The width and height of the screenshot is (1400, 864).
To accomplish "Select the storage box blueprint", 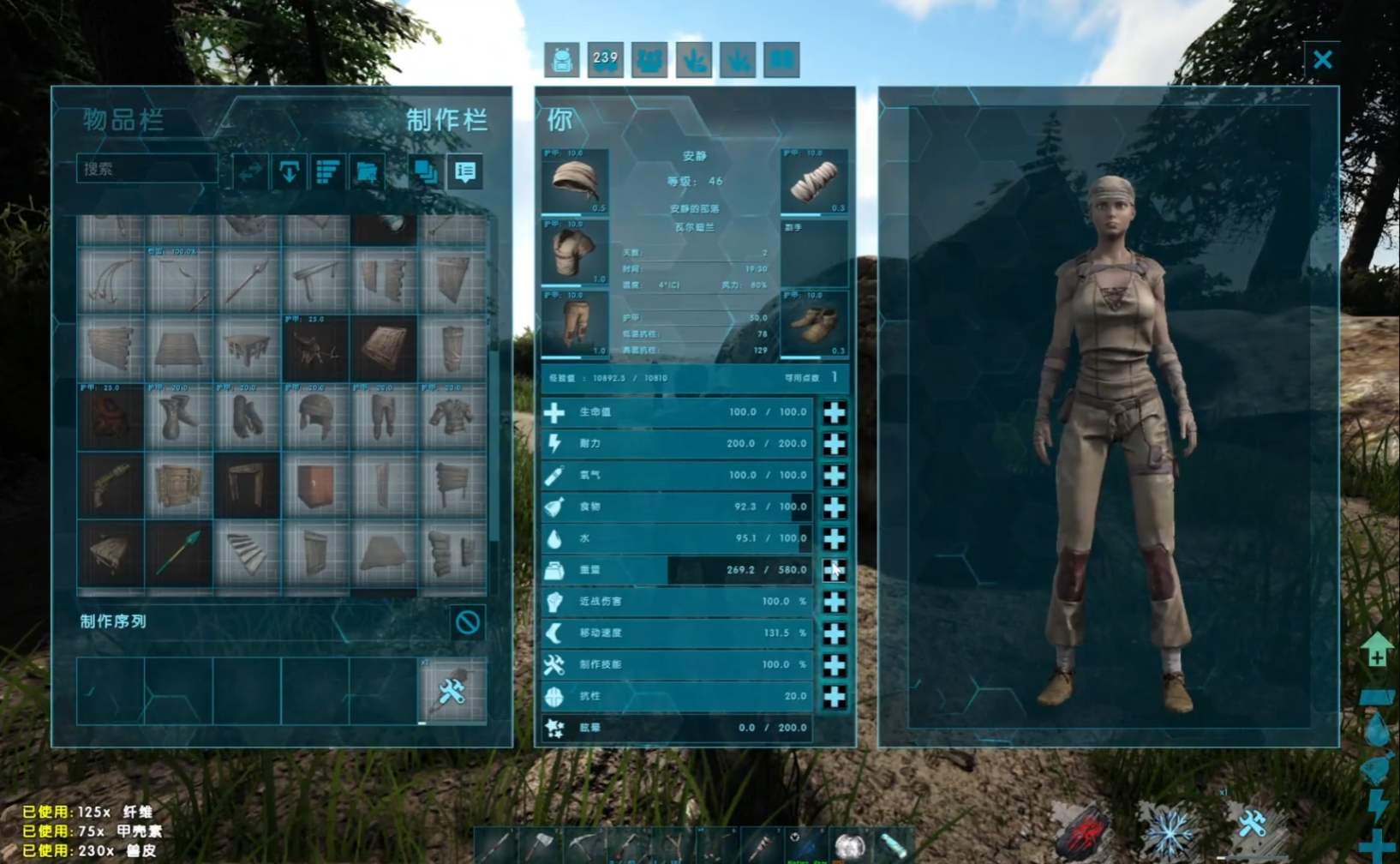I will (x=315, y=486).
